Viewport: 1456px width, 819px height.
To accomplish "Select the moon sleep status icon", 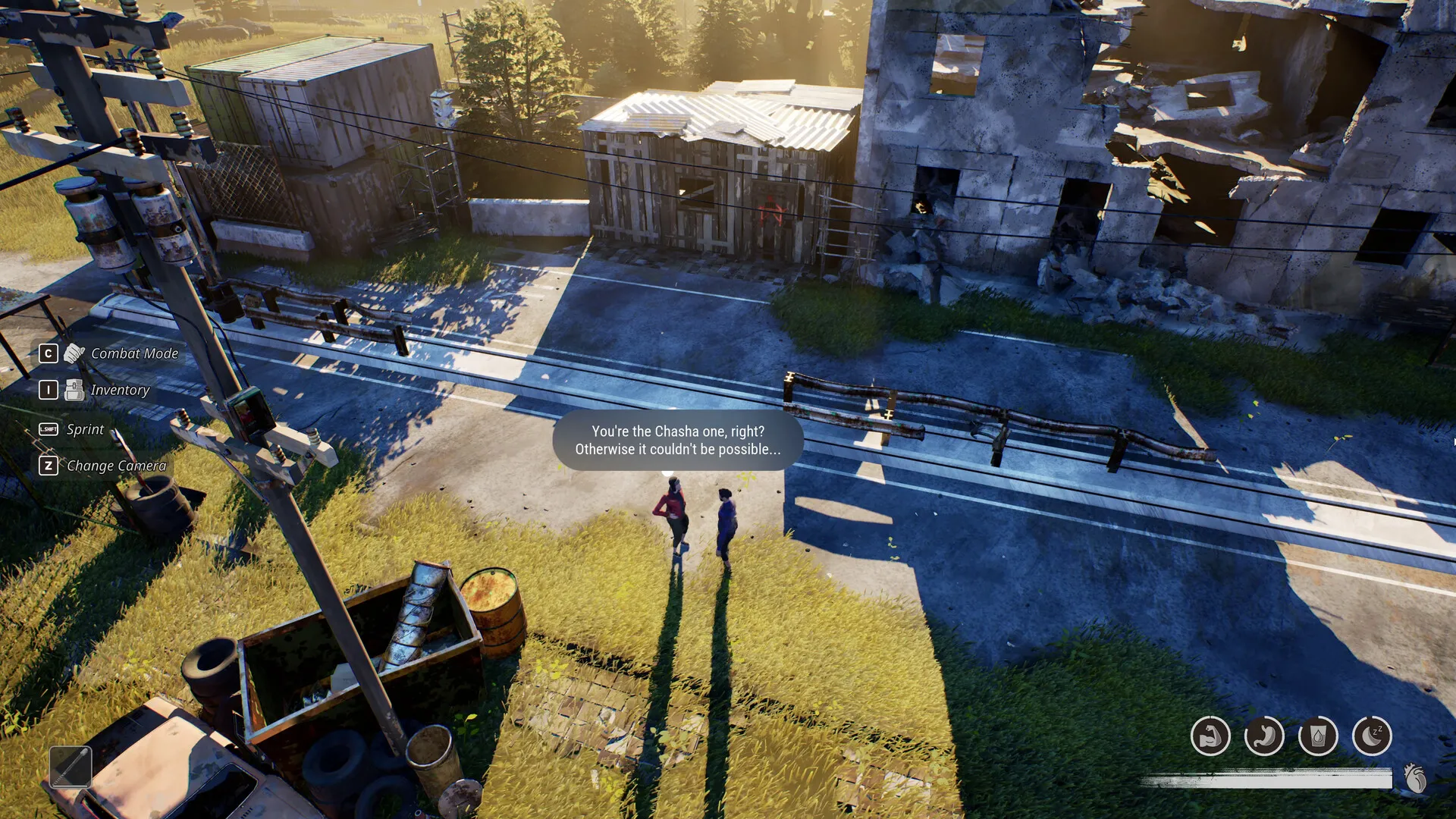I will (x=1372, y=736).
